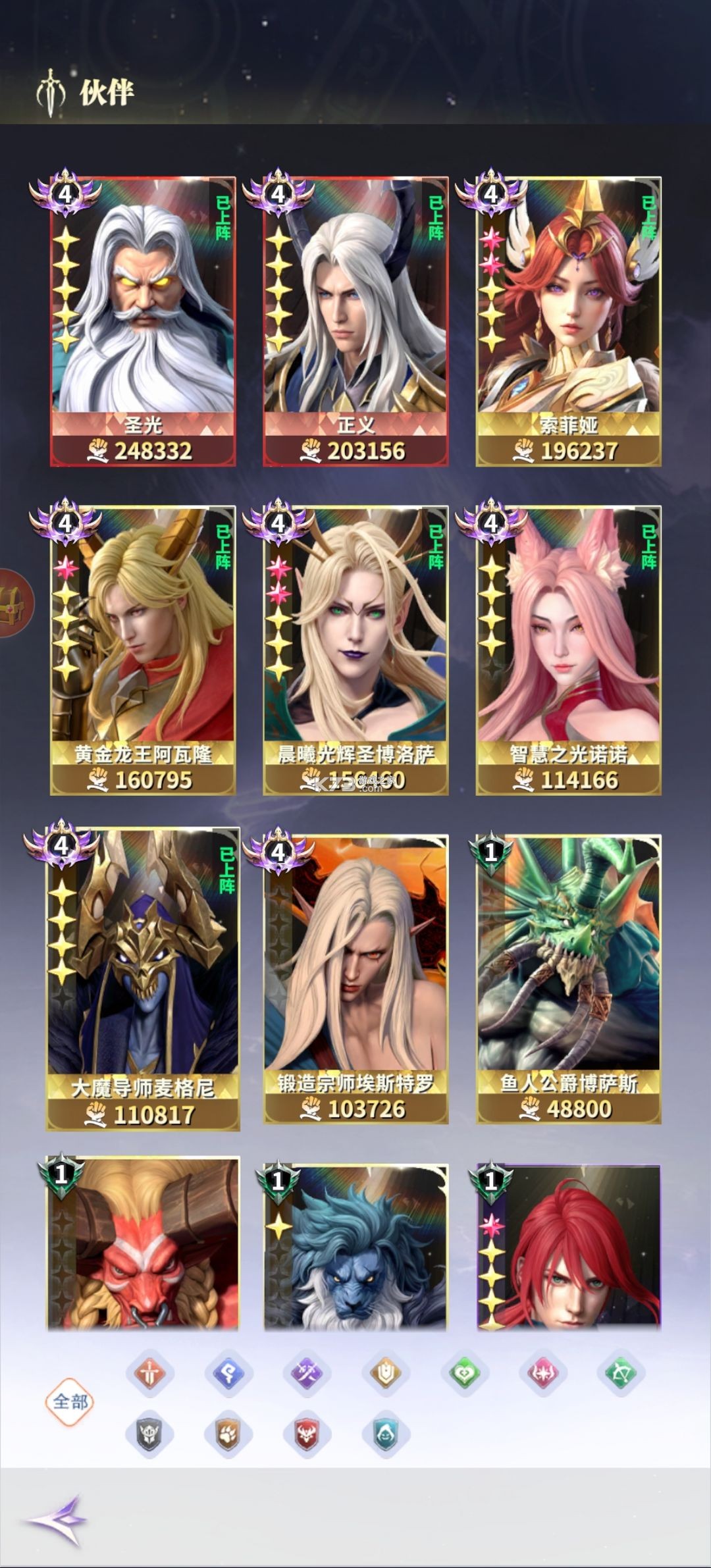The width and height of the screenshot is (711, 1568).
Task: Filter by teal hooded figure icon
Action: pyautogui.click(x=386, y=1434)
